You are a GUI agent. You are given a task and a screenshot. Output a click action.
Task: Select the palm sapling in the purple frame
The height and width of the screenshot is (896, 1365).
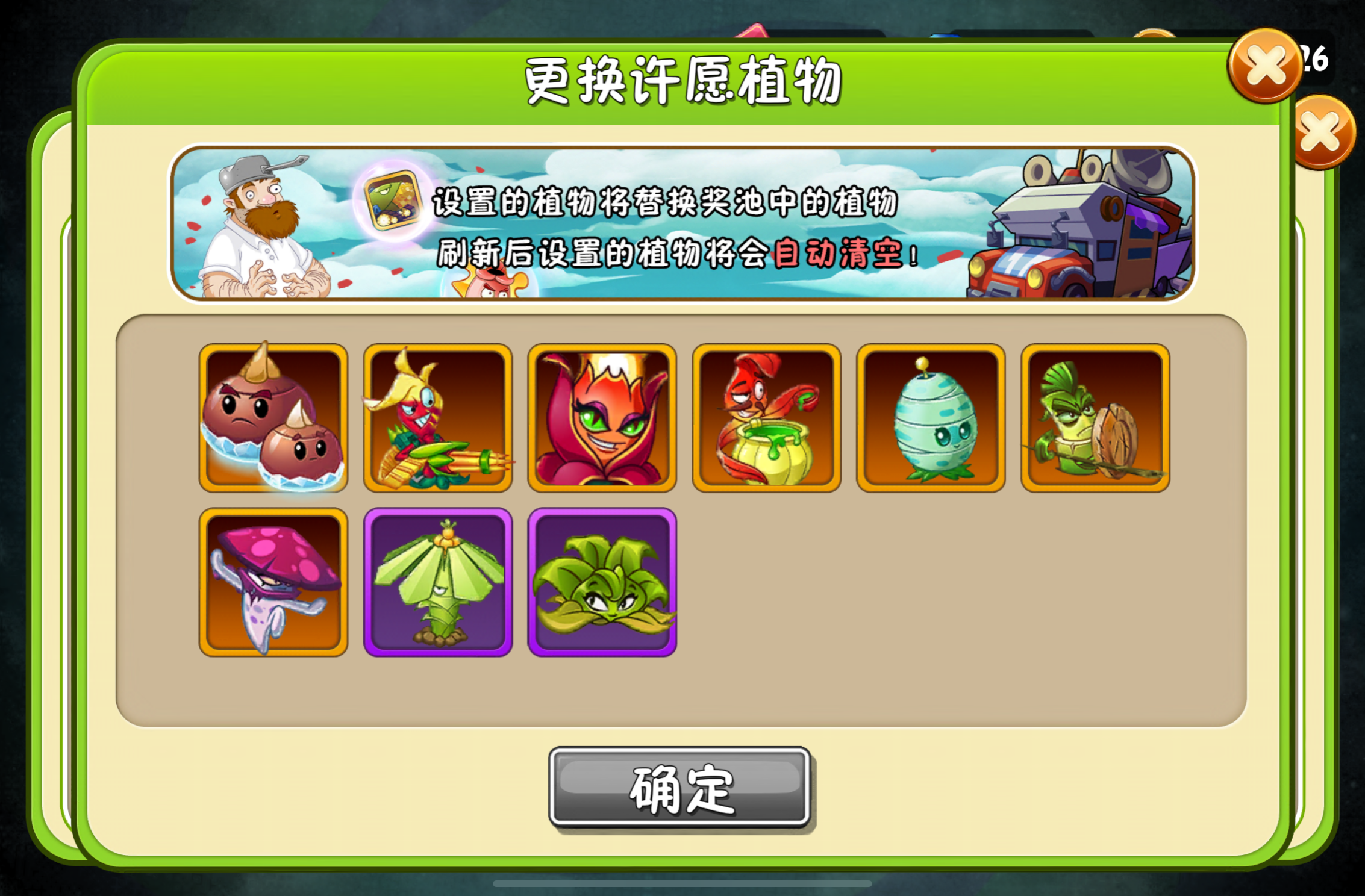click(438, 581)
